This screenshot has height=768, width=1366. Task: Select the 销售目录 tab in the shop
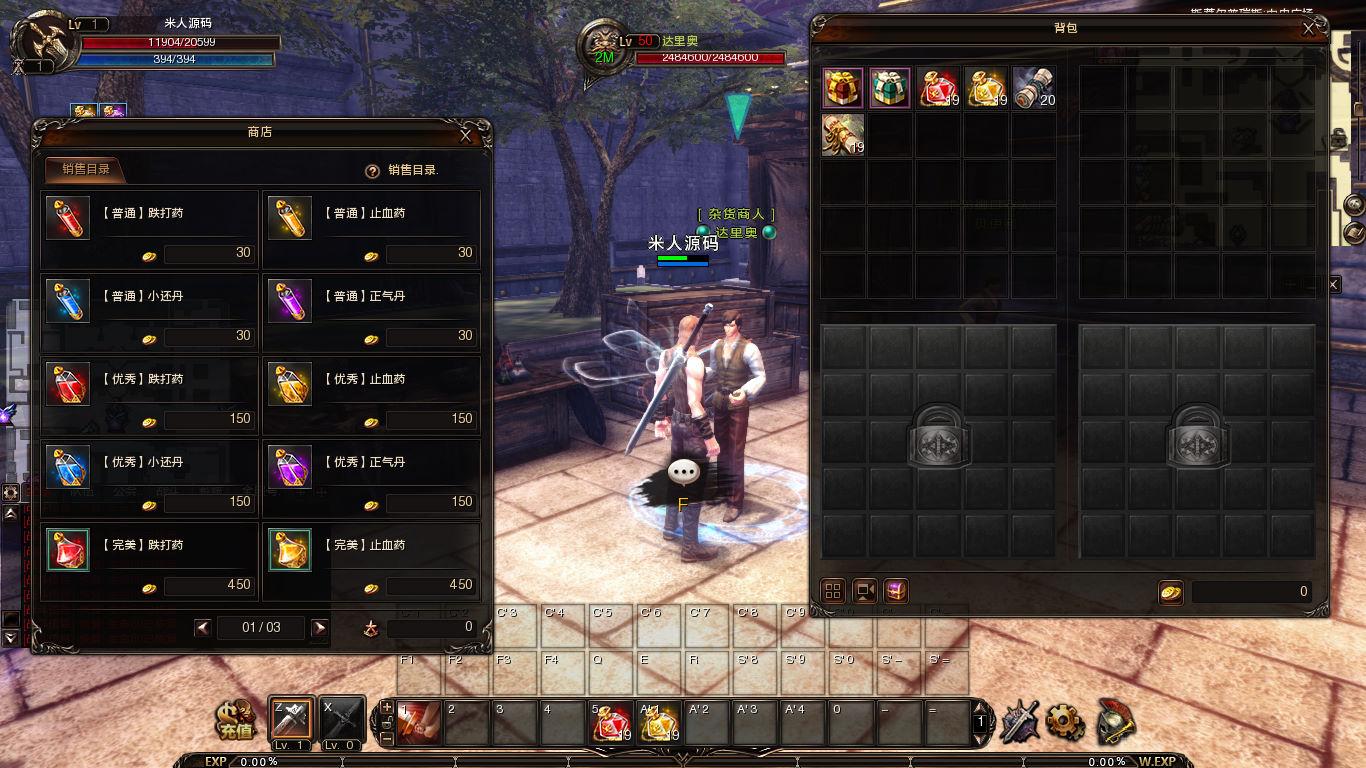pos(84,169)
